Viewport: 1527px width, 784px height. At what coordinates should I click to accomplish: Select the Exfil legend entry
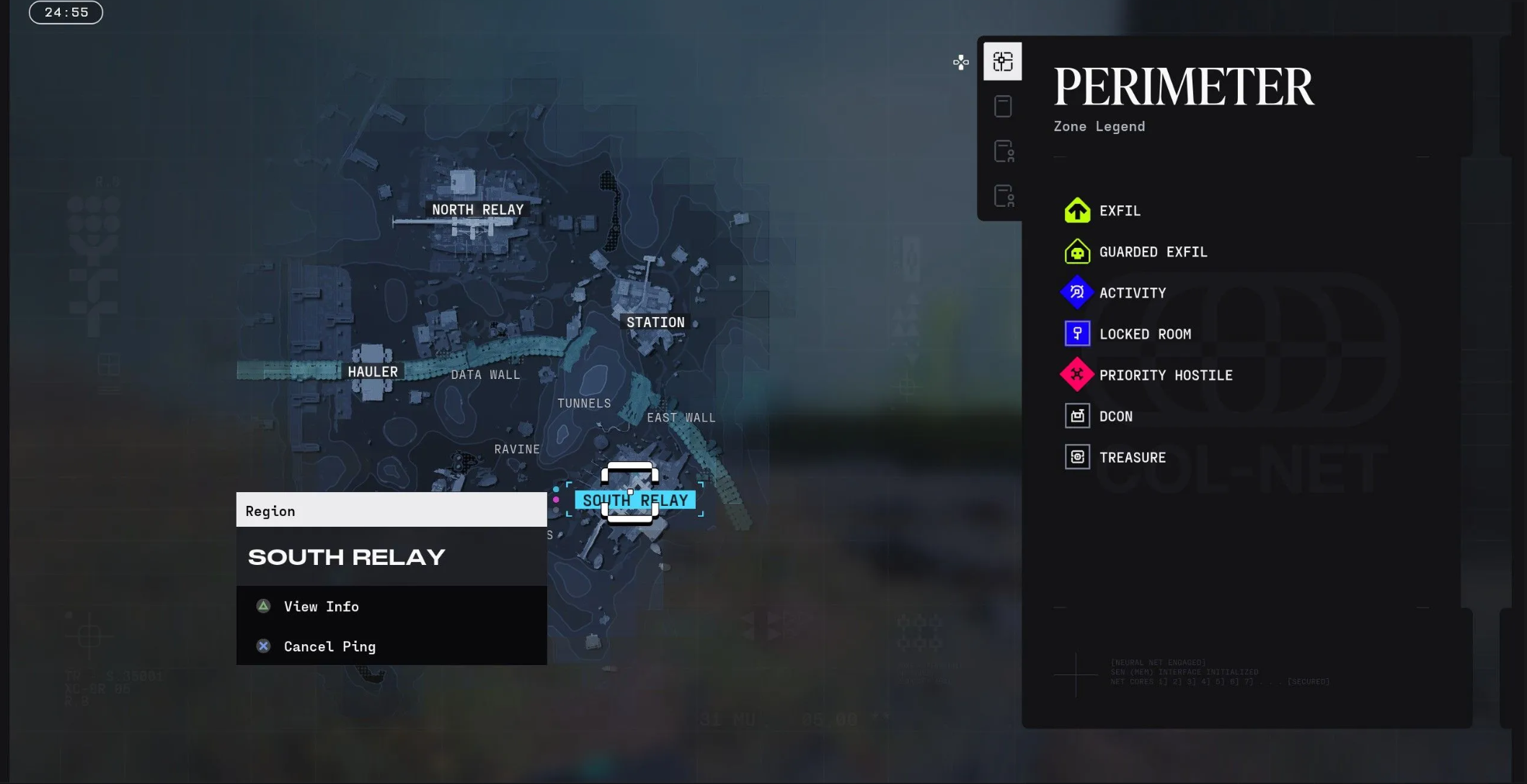pos(1120,211)
